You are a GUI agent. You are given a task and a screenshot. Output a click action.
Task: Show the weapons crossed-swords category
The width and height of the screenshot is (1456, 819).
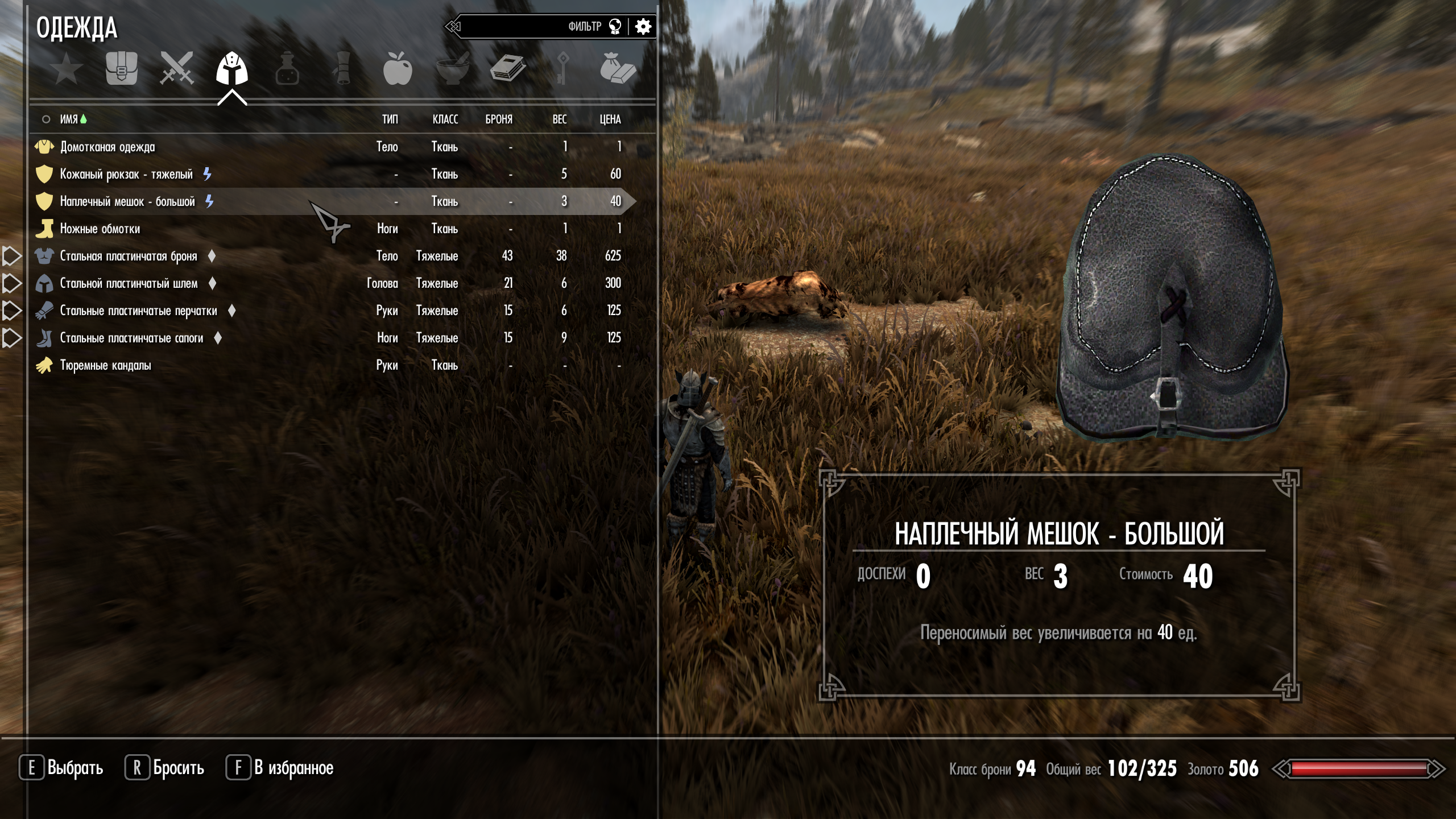(177, 69)
